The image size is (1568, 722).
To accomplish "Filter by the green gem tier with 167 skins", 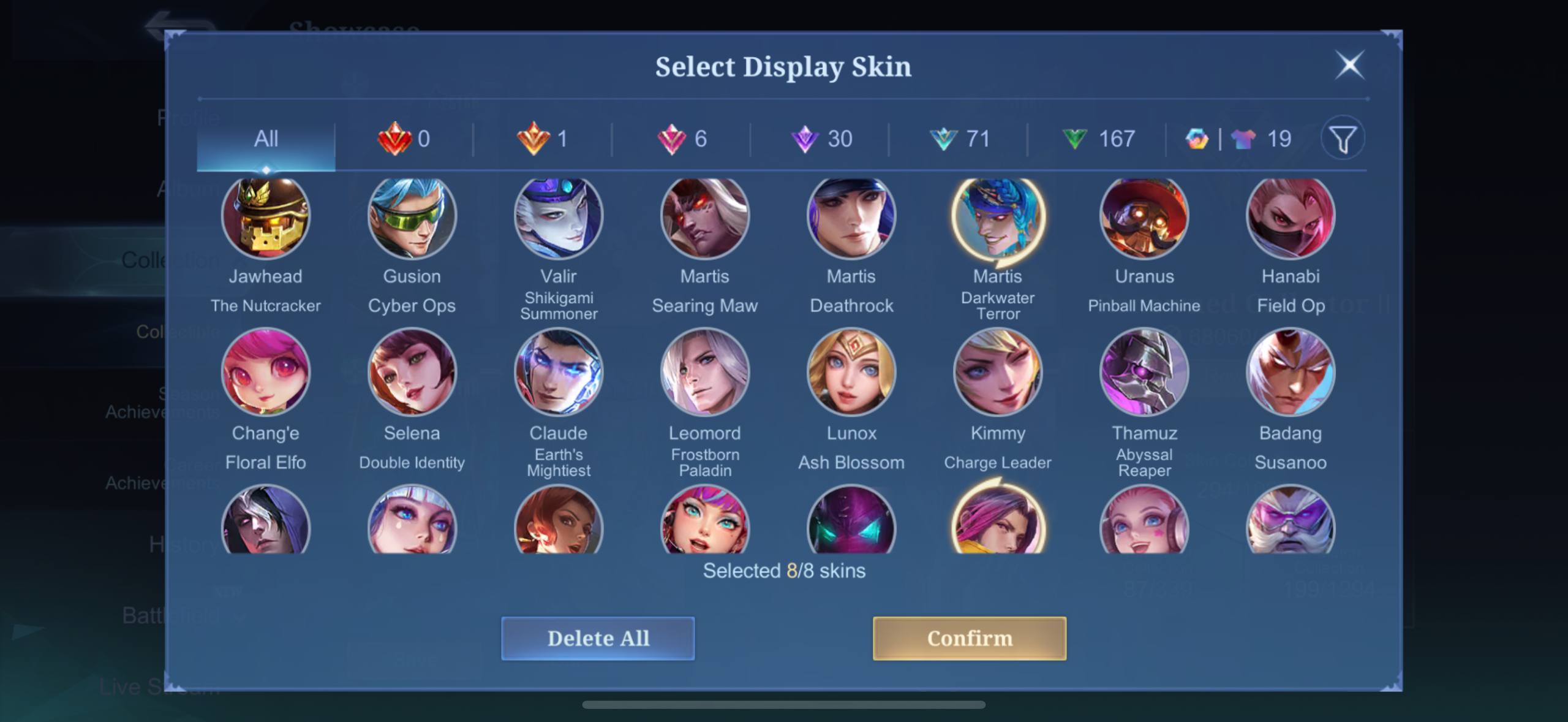I will coord(1098,139).
